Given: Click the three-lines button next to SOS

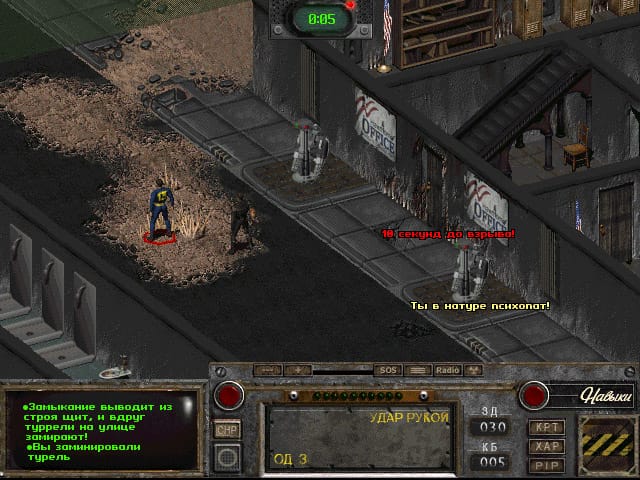Looking at the screenshot, I should (x=417, y=370).
